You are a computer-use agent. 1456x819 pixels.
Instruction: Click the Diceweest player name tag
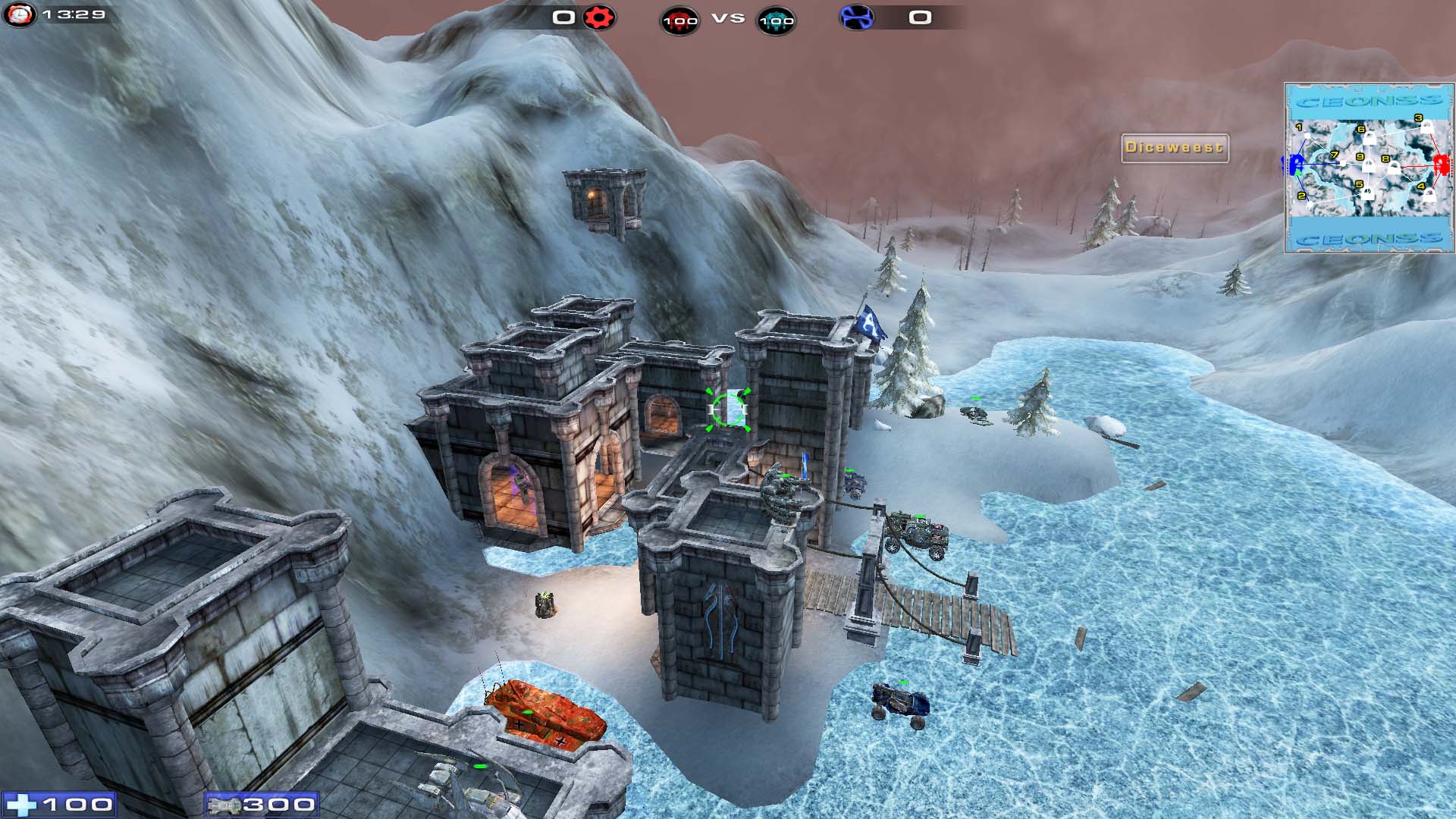(1174, 148)
